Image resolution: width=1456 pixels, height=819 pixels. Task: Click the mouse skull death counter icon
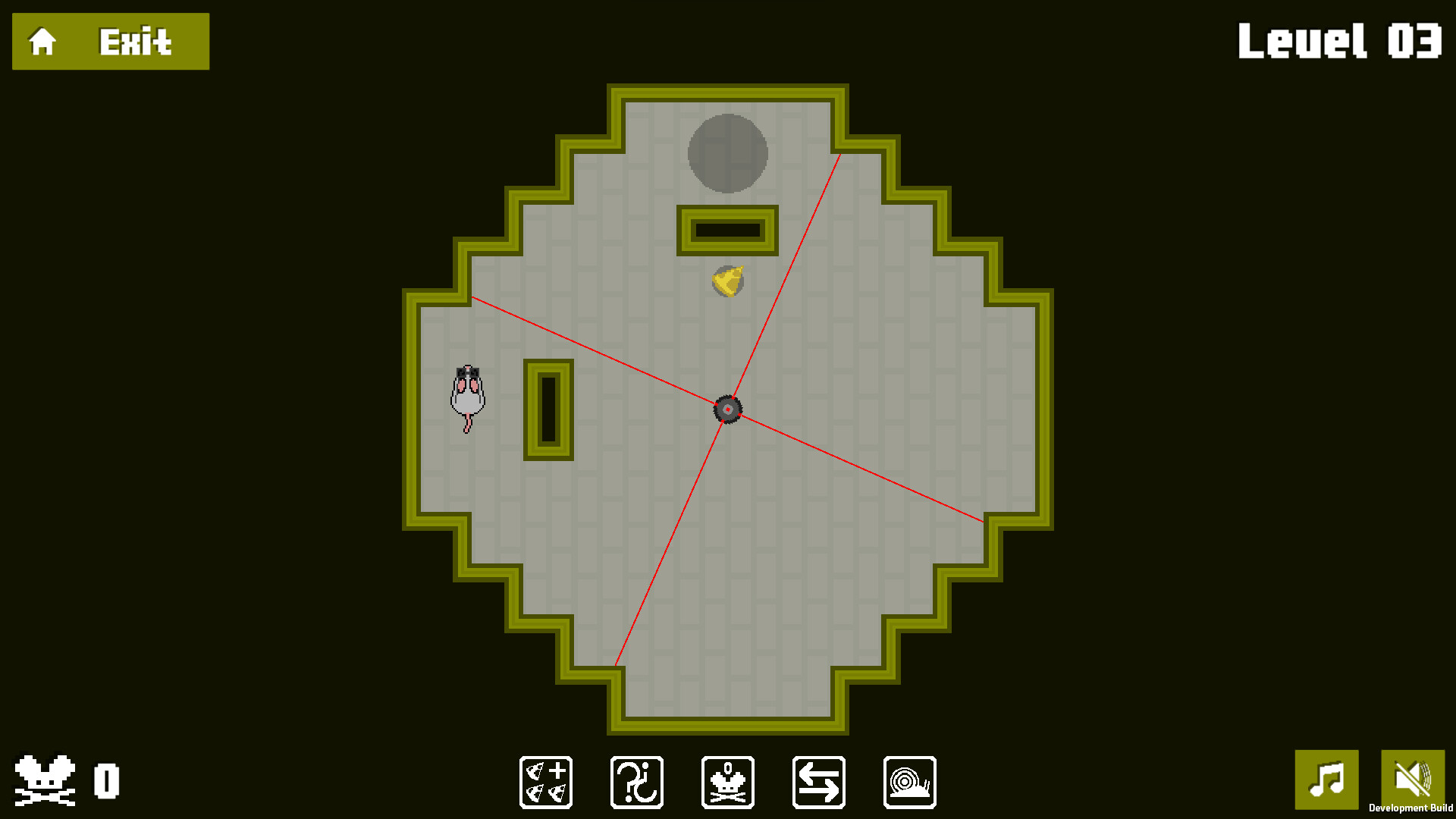[727, 782]
